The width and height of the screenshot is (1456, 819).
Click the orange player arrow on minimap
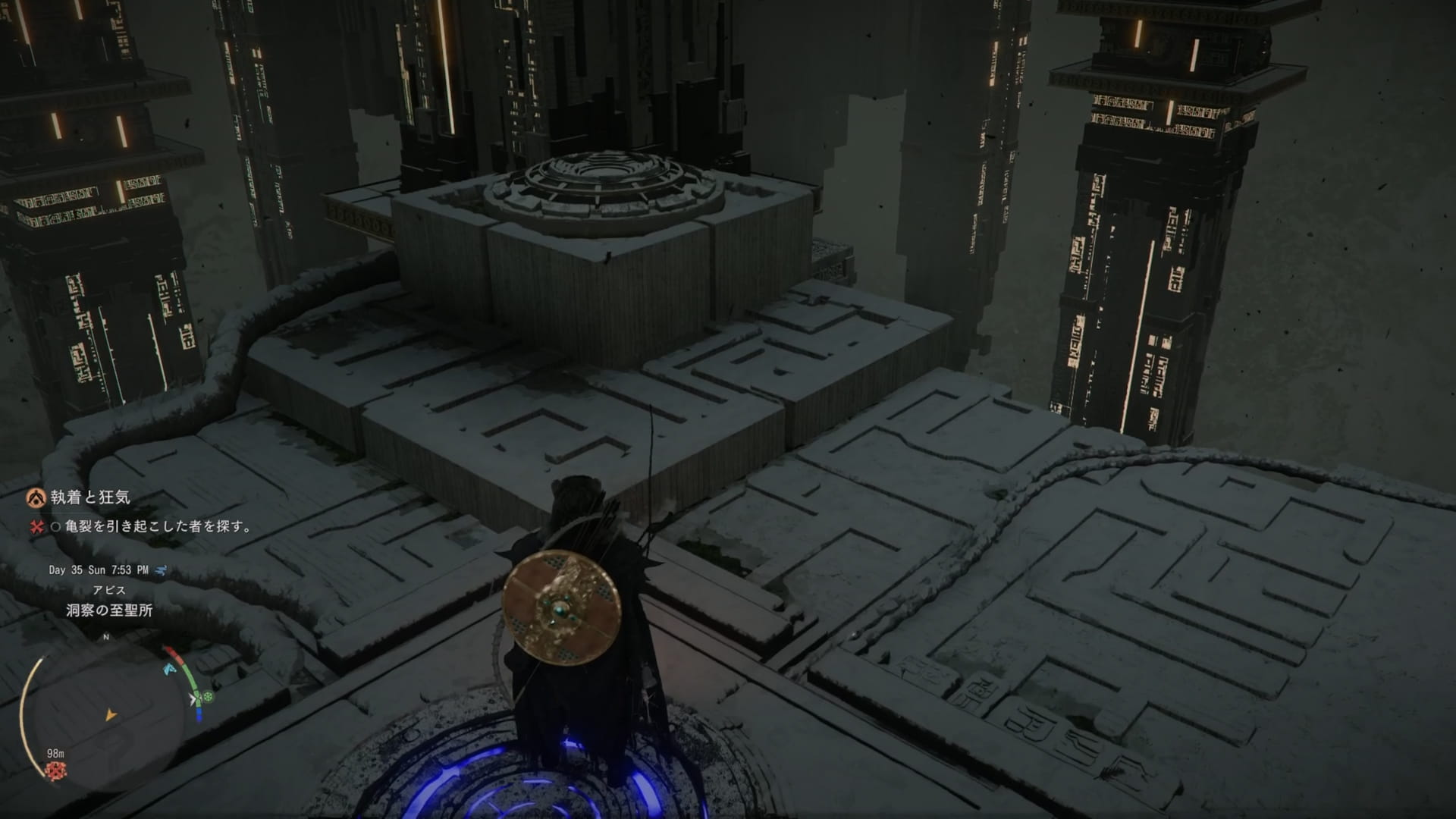point(111,714)
